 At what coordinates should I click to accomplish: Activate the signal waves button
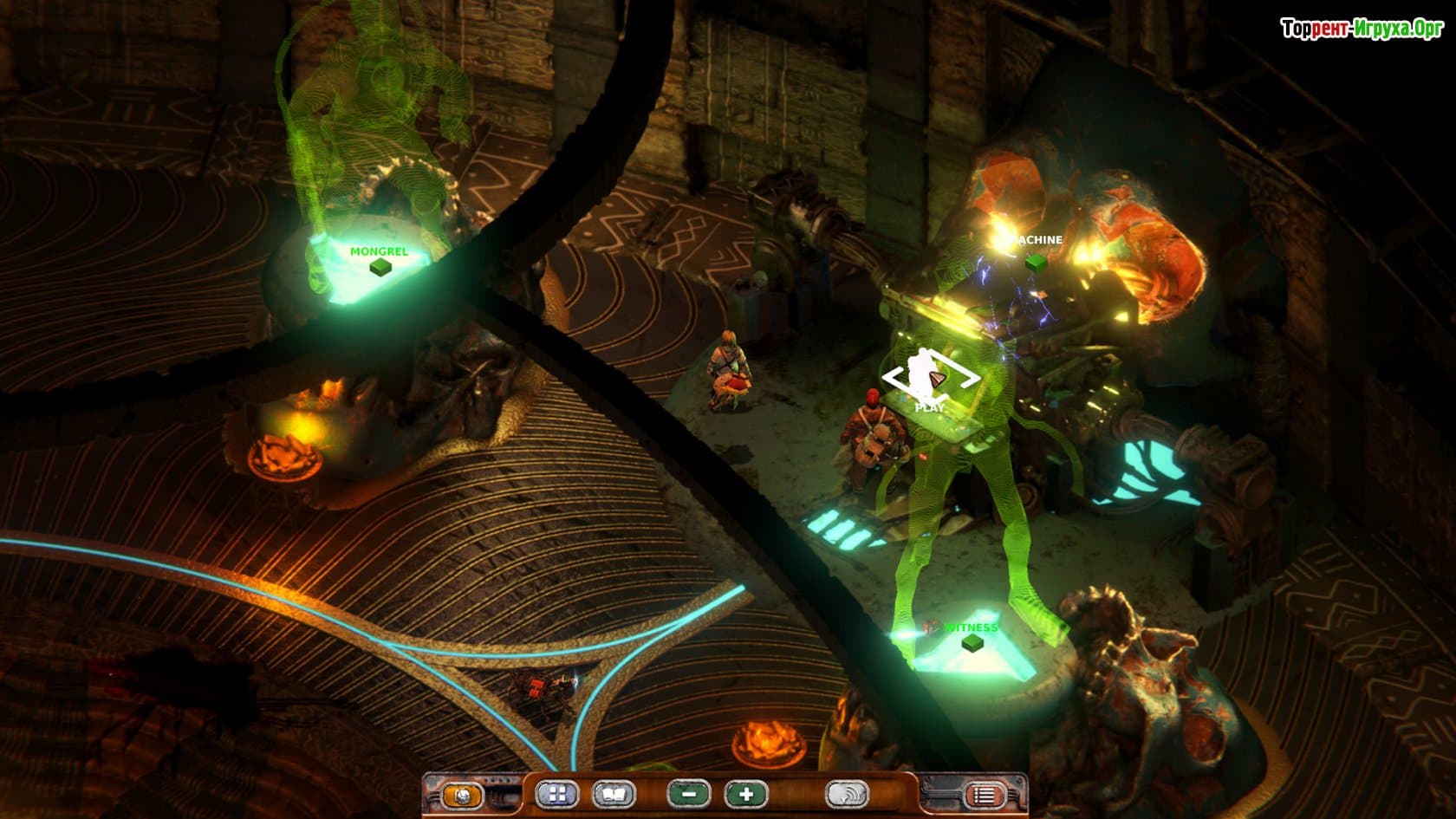pyautogui.click(x=847, y=795)
